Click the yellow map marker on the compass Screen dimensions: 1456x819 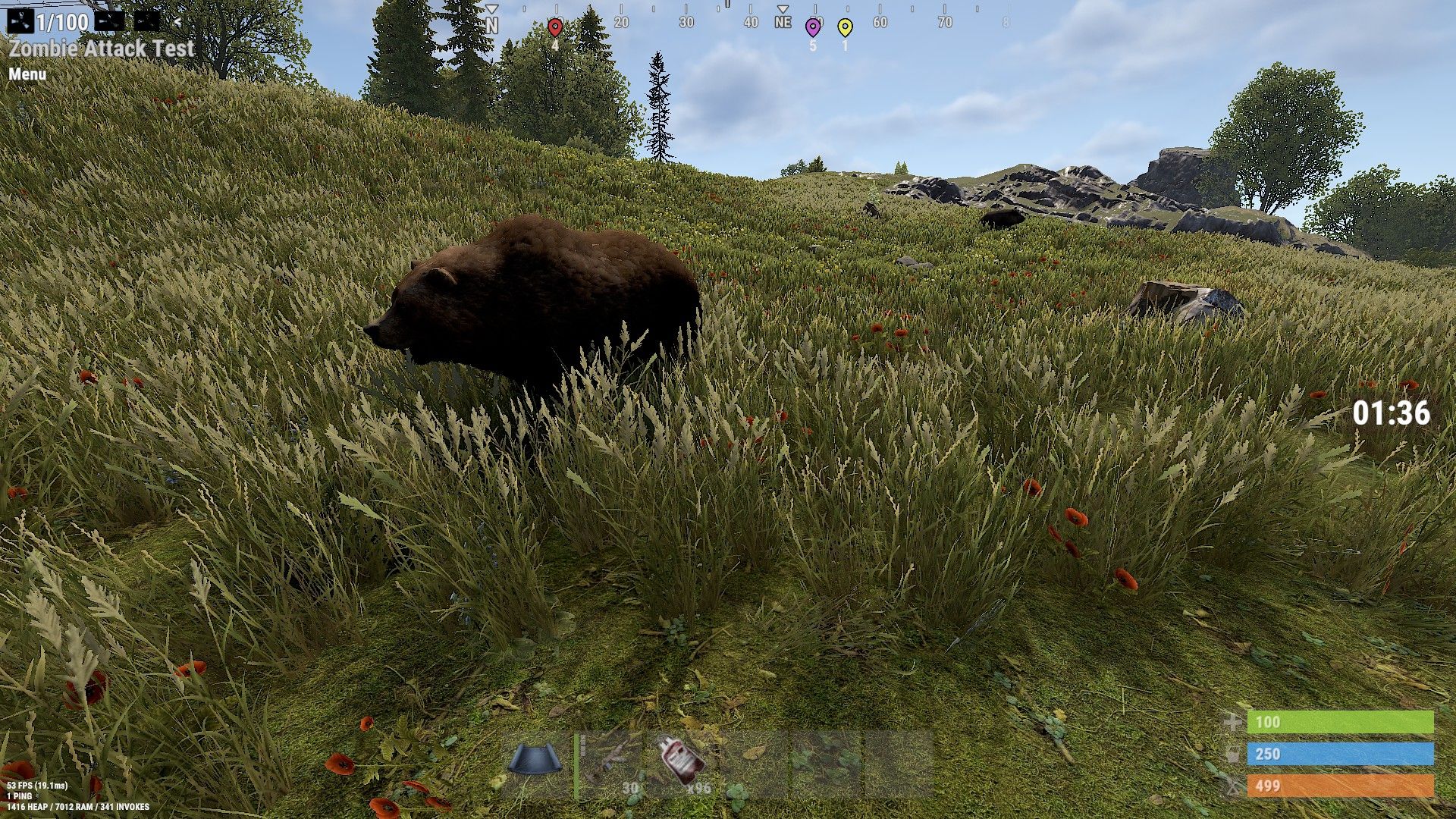[845, 28]
